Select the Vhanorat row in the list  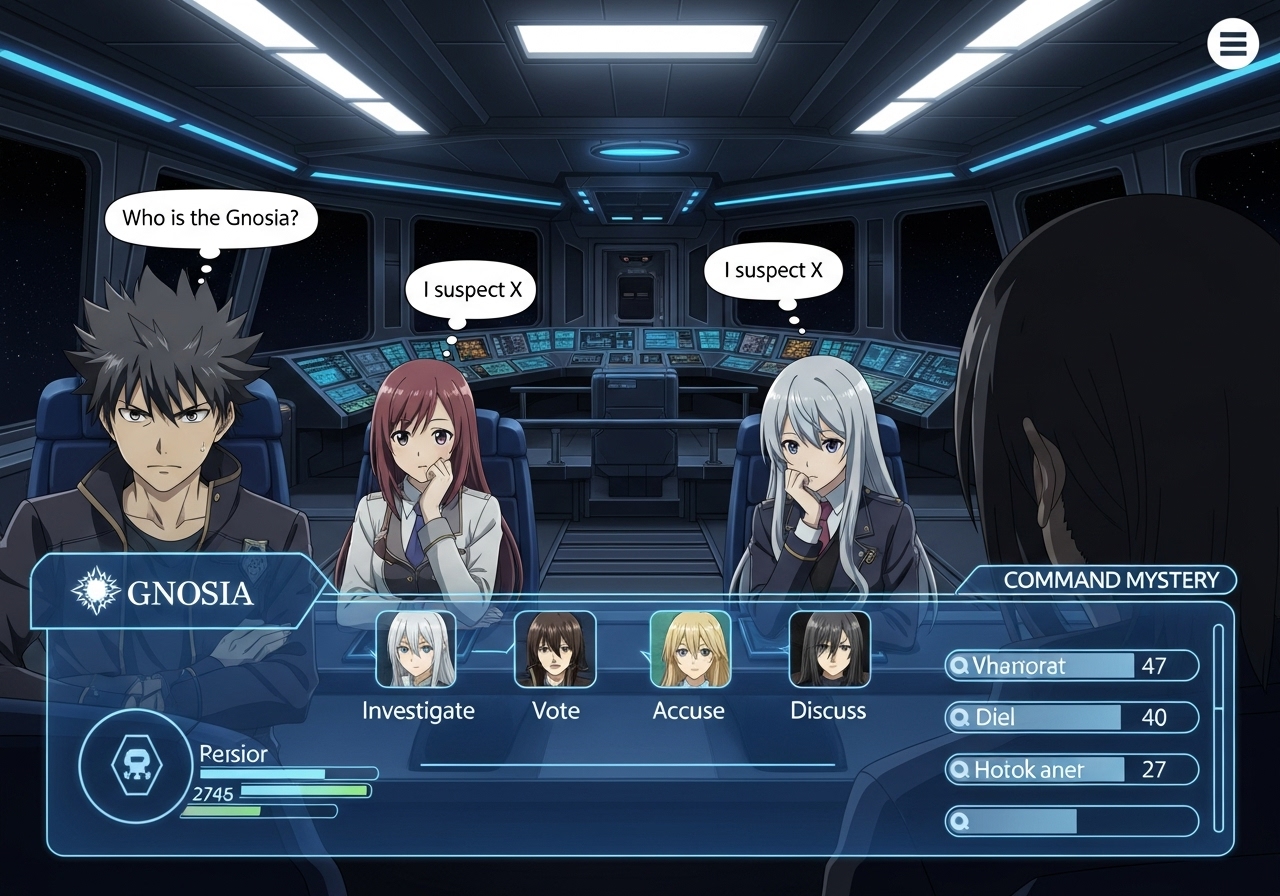point(1071,666)
